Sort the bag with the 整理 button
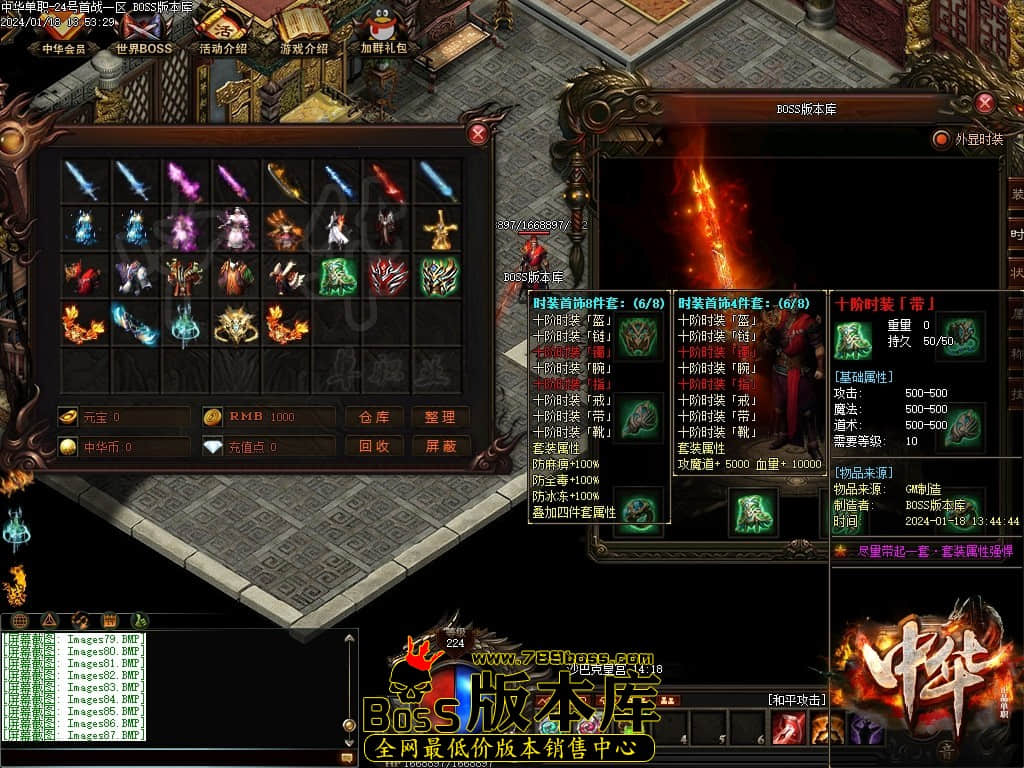 coord(440,417)
